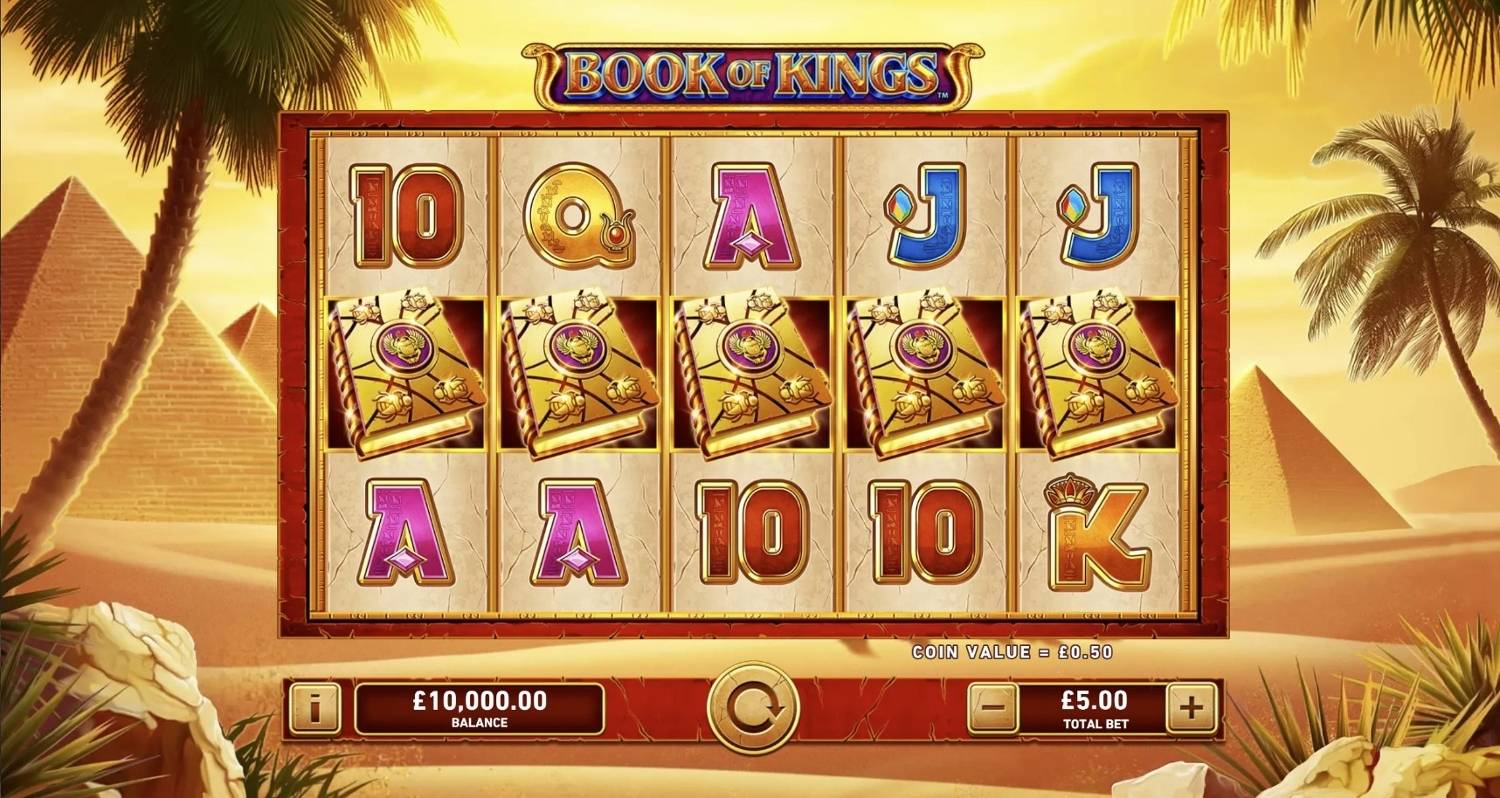Viewport: 1500px width, 798px height.
Task: Increase the total bet with the plus button
Action: coord(1188,706)
